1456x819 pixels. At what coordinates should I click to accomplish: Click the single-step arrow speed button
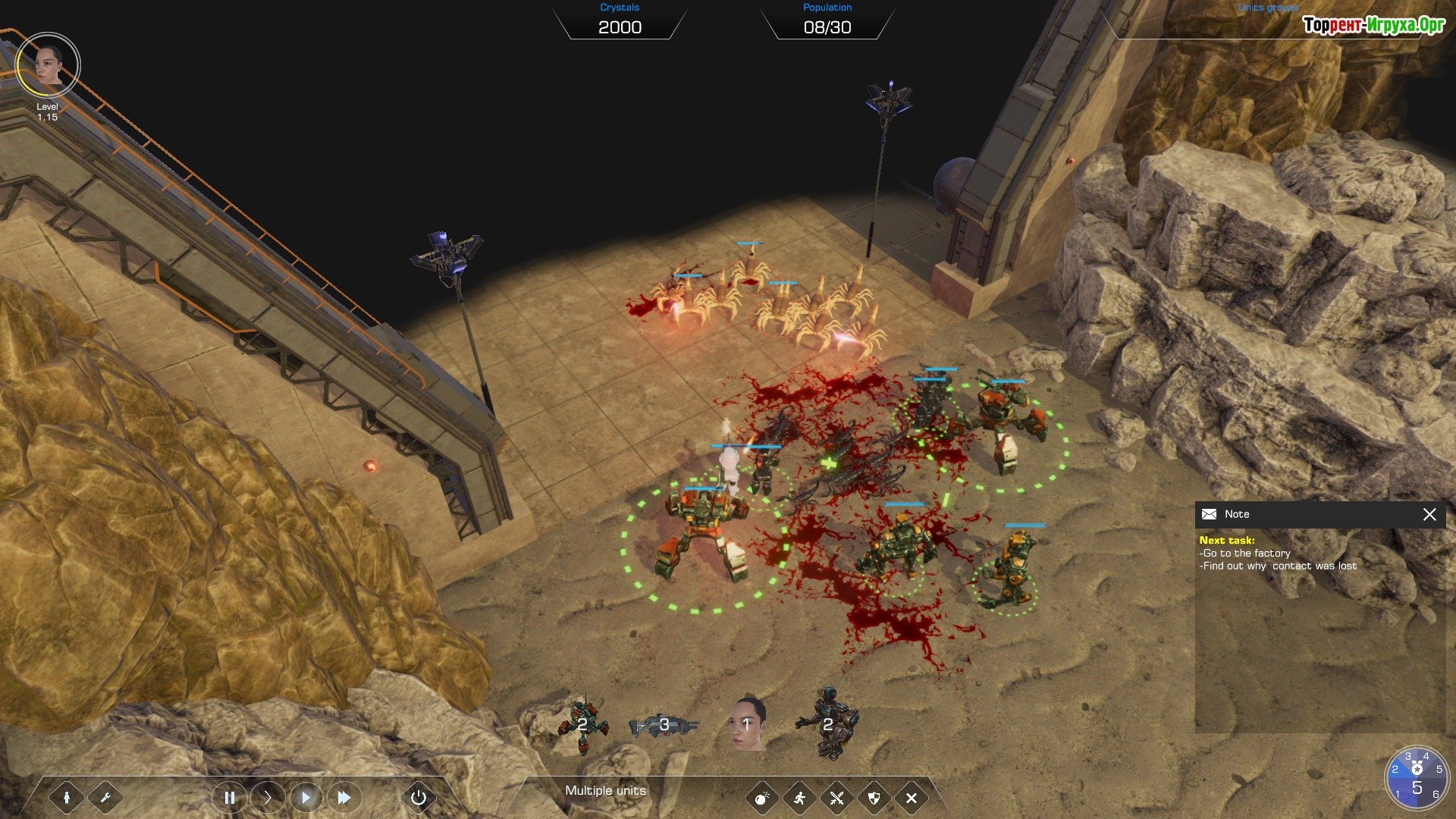267,797
